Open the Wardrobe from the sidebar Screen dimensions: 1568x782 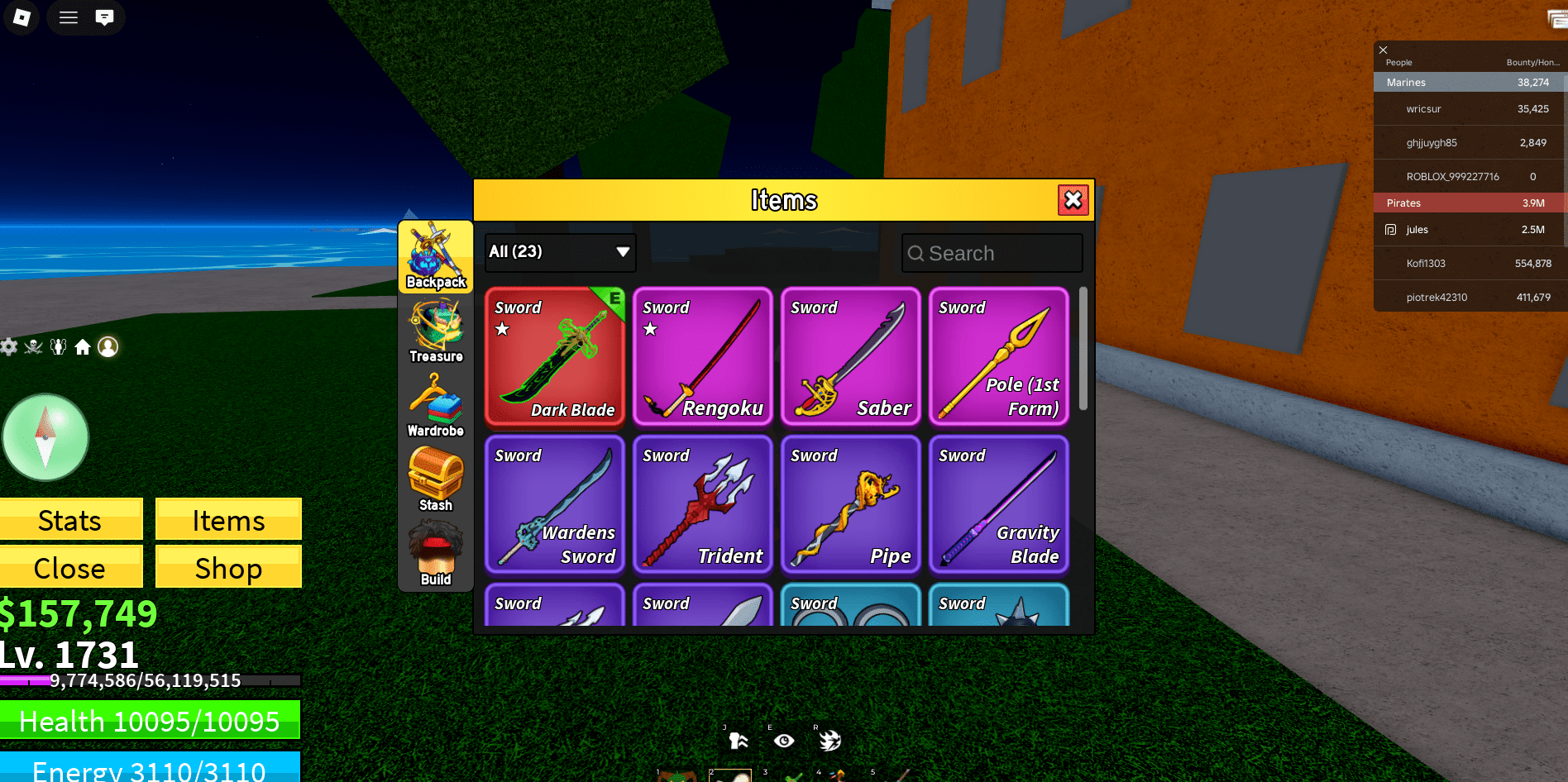coord(435,403)
